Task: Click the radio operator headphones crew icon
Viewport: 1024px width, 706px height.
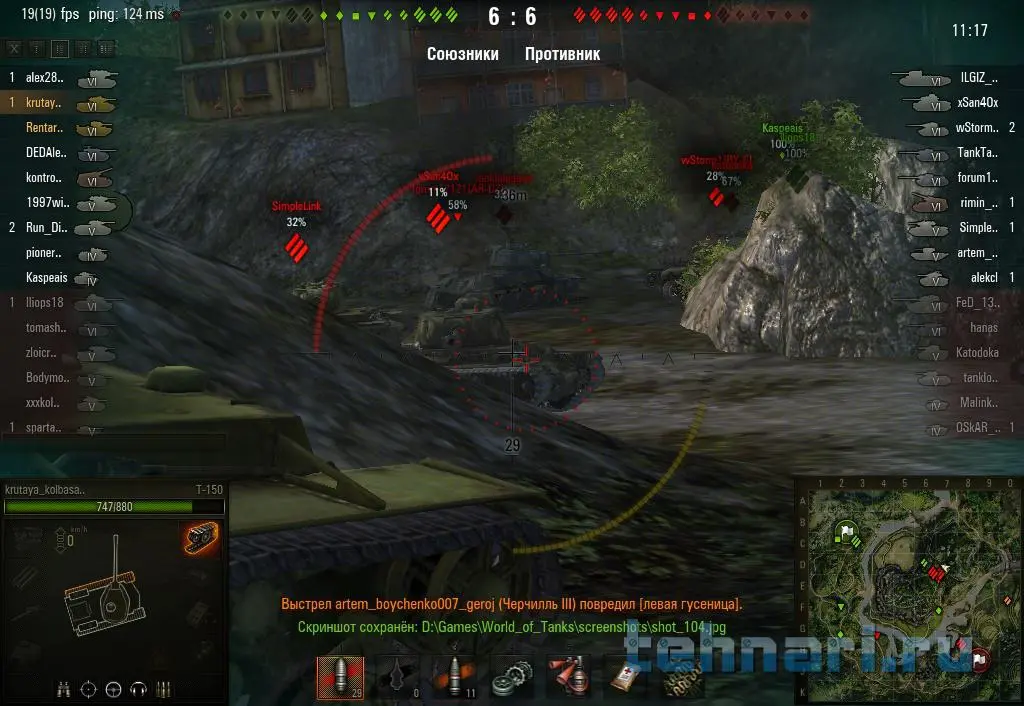Action: [138, 688]
